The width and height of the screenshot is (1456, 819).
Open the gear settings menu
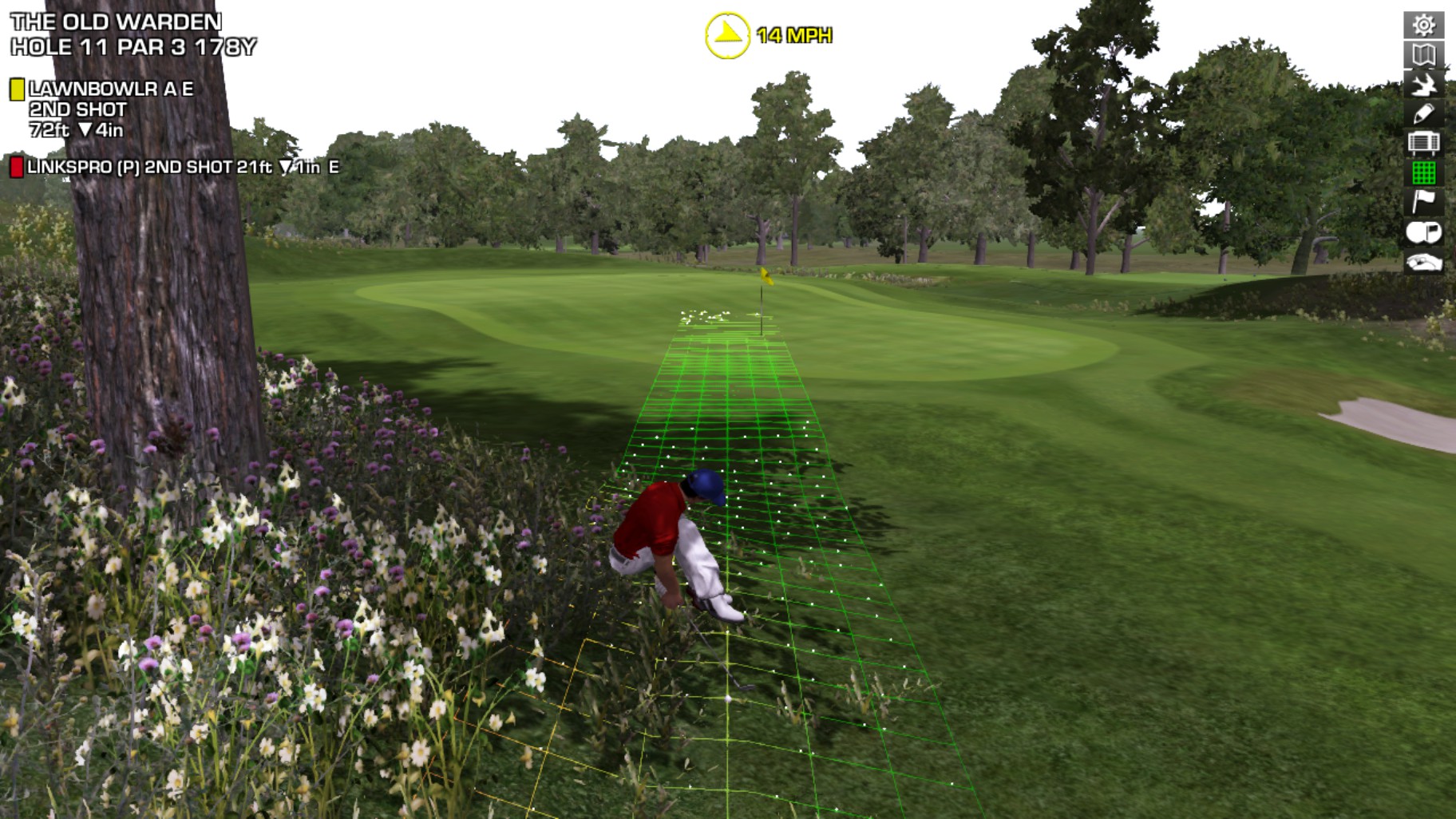(1423, 25)
